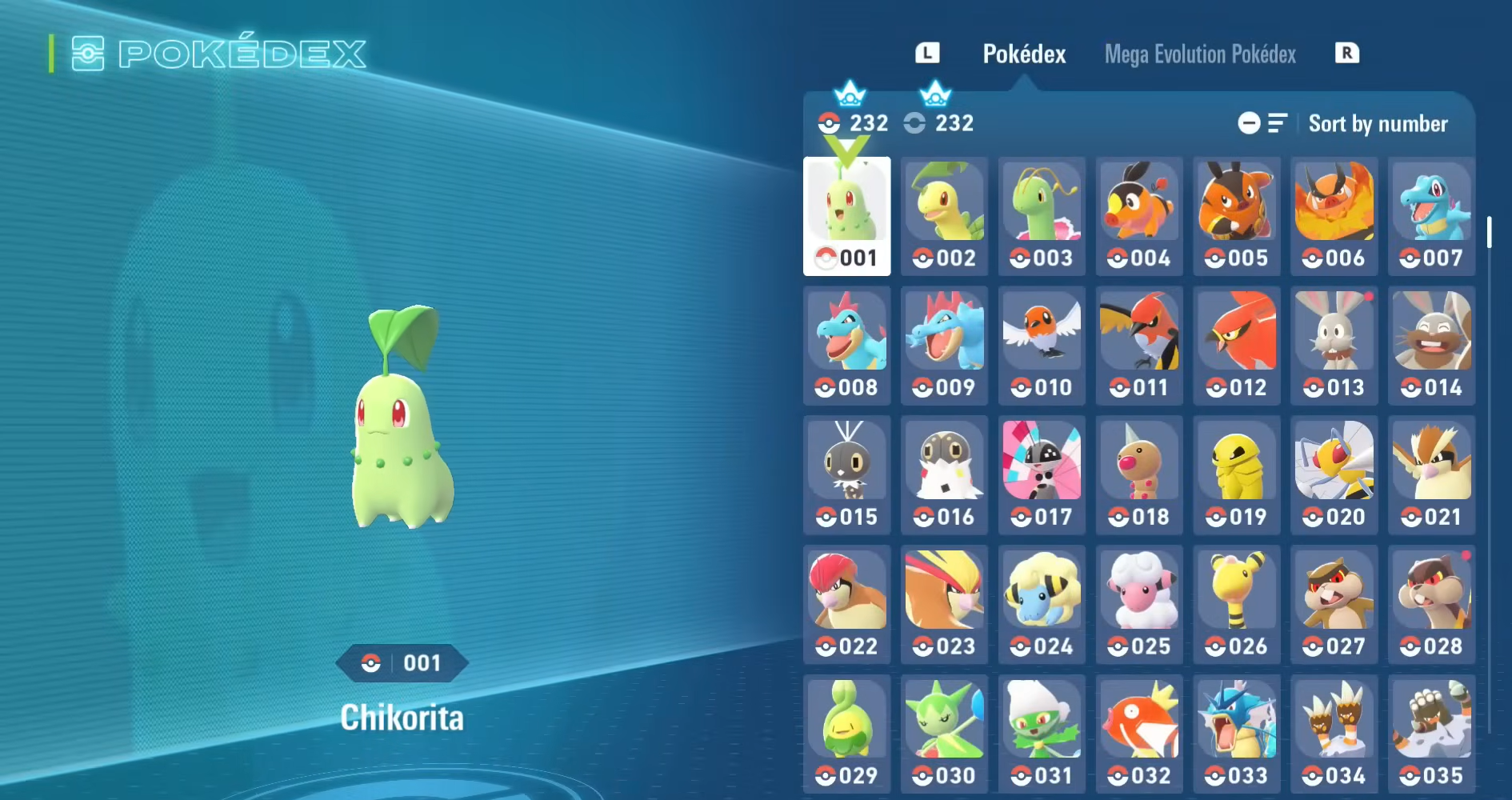Choose Totodile entry 007
The height and width of the screenshot is (800, 1512).
[x=1431, y=216]
